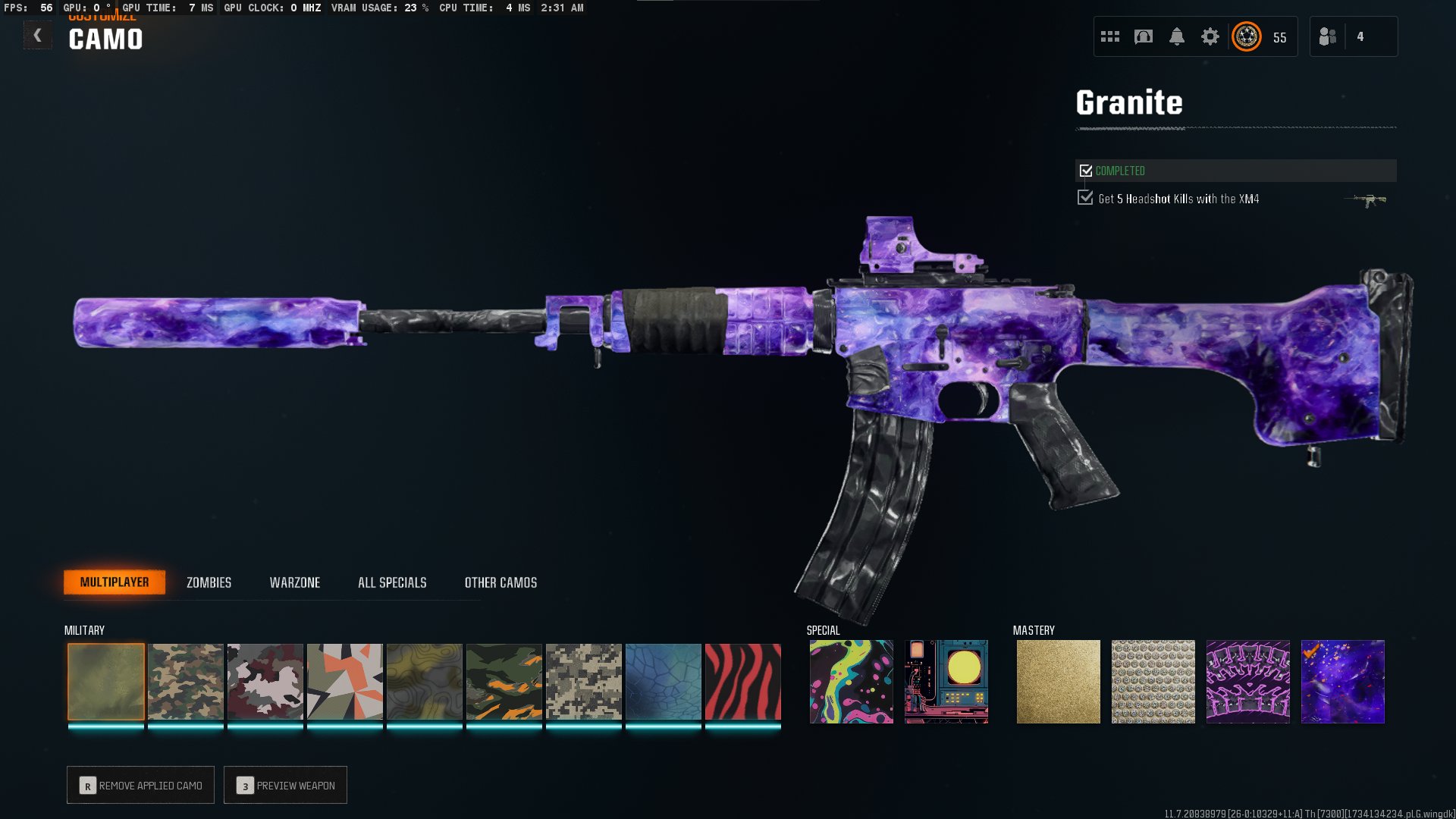Viewport: 1456px width, 819px height.
Task: Open the Warzone camo tab
Action: pos(295,582)
